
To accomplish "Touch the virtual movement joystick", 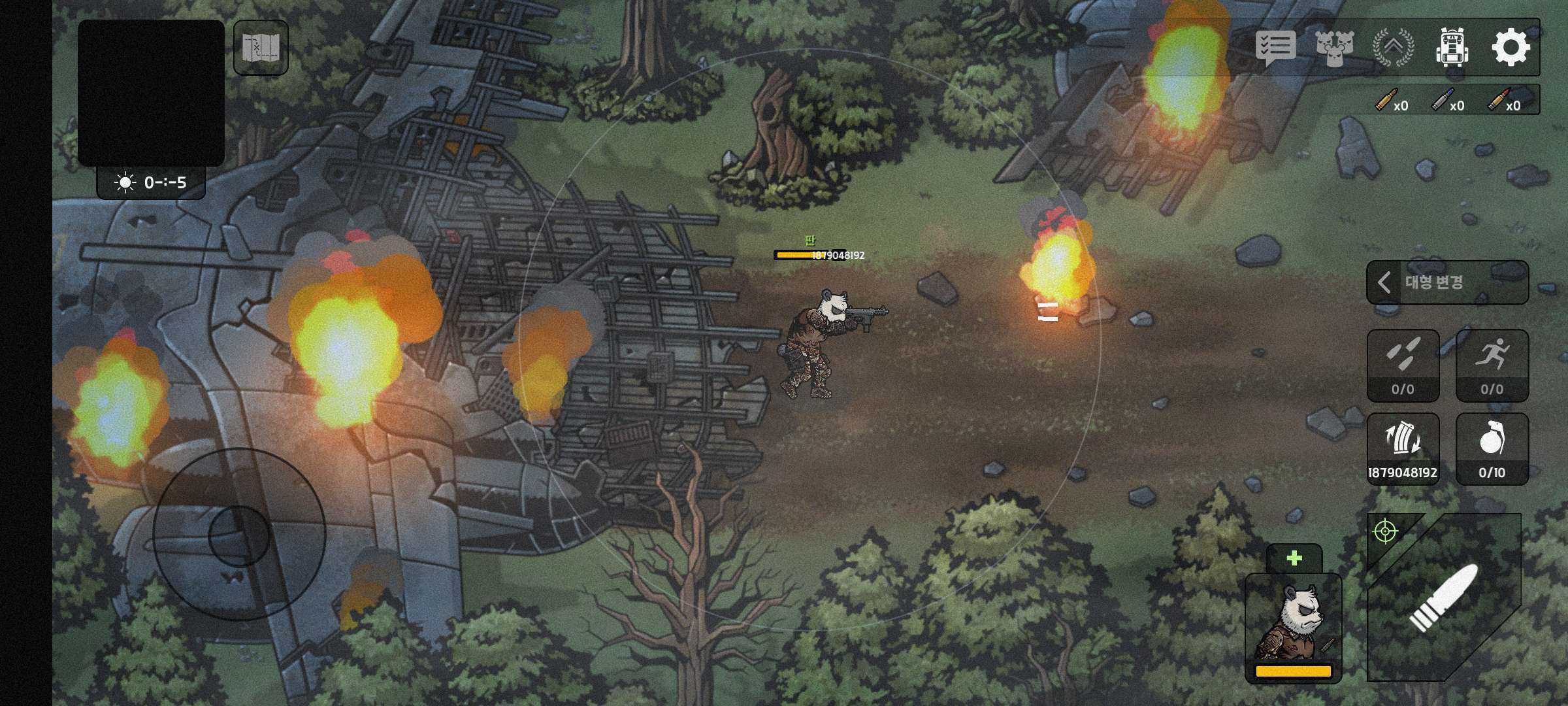I will (x=239, y=535).
